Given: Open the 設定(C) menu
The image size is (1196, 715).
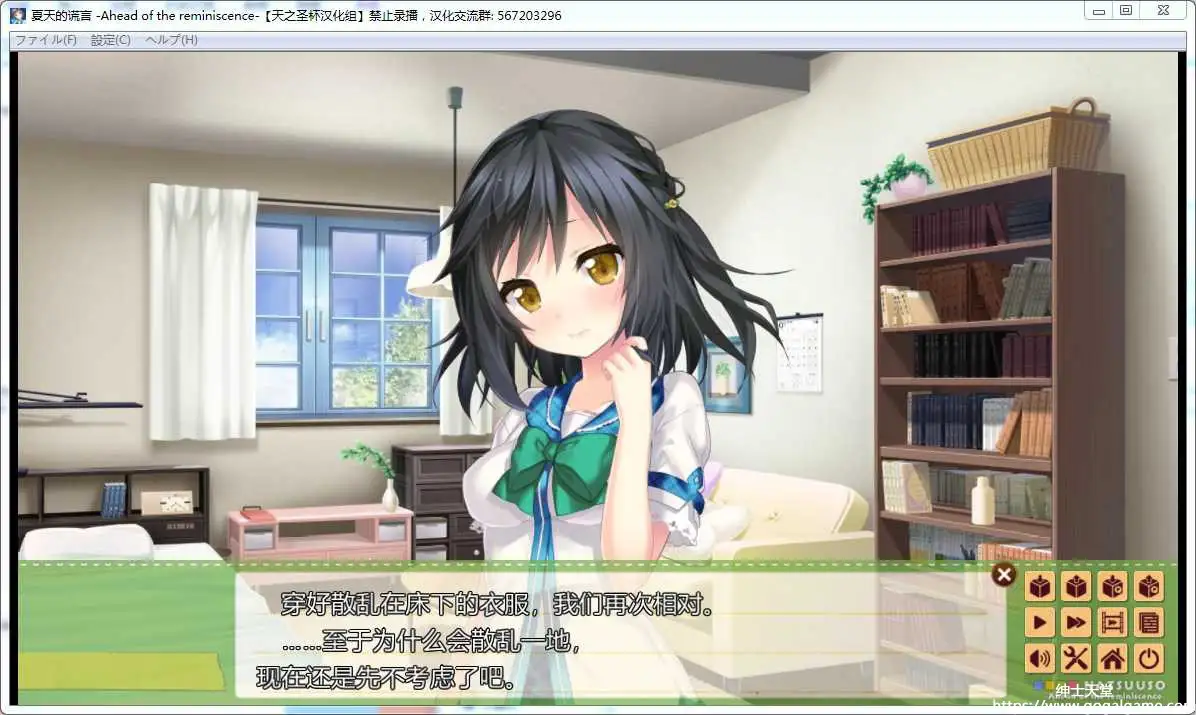Looking at the screenshot, I should click(110, 40).
